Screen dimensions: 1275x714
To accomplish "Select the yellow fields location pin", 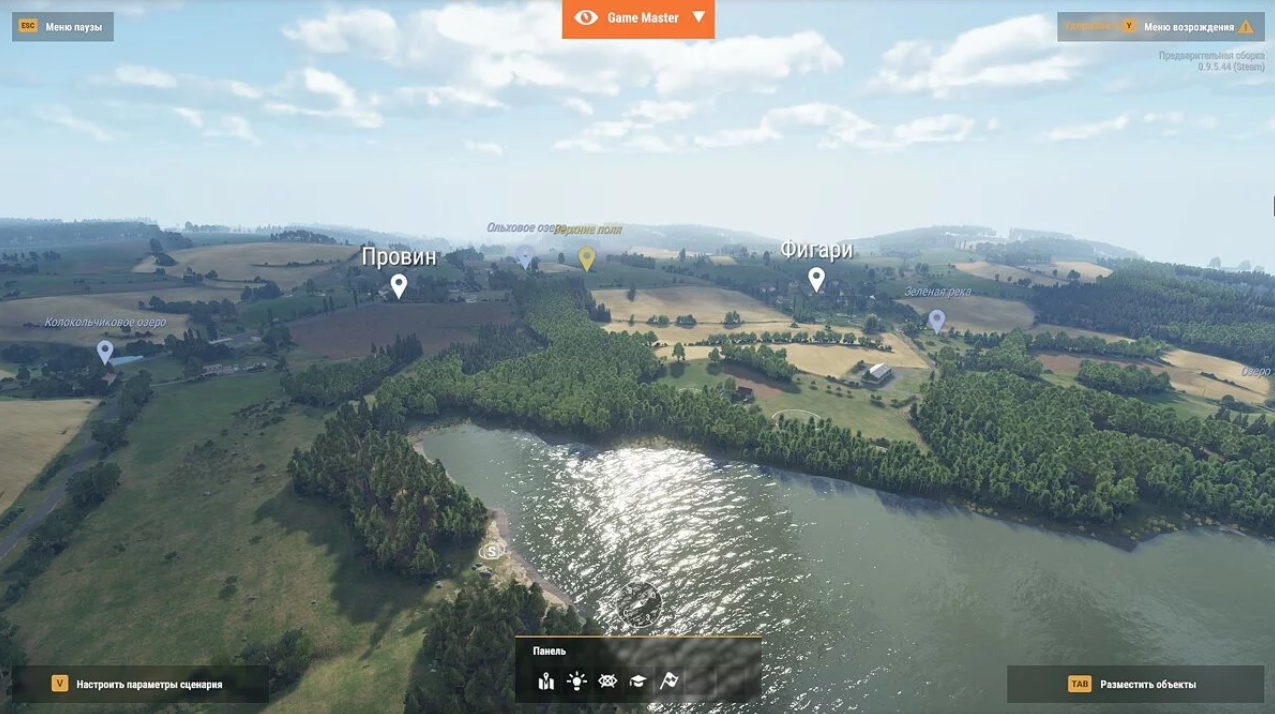I will (x=587, y=258).
